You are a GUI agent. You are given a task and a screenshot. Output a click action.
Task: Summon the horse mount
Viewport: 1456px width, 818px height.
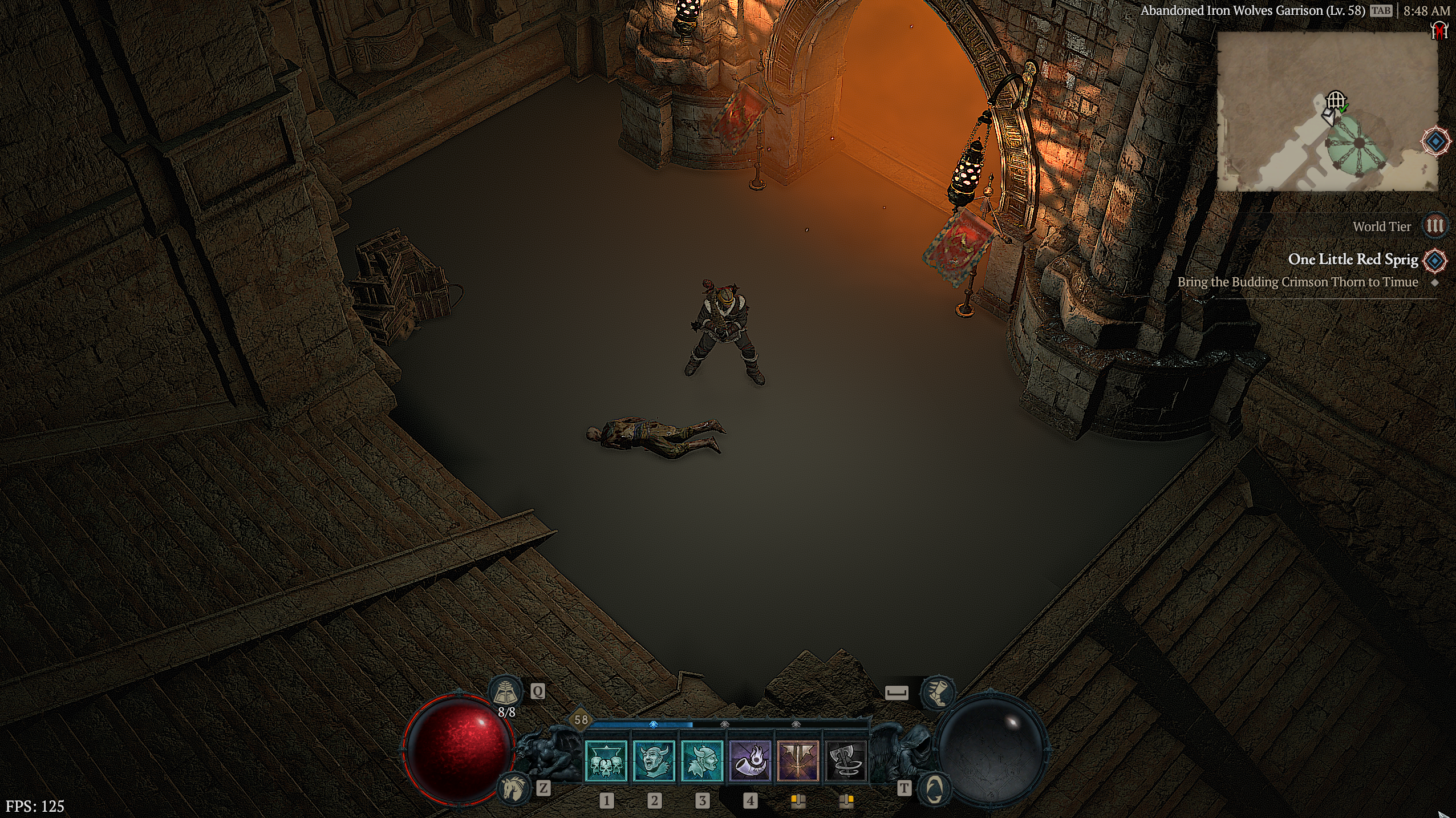[514, 788]
